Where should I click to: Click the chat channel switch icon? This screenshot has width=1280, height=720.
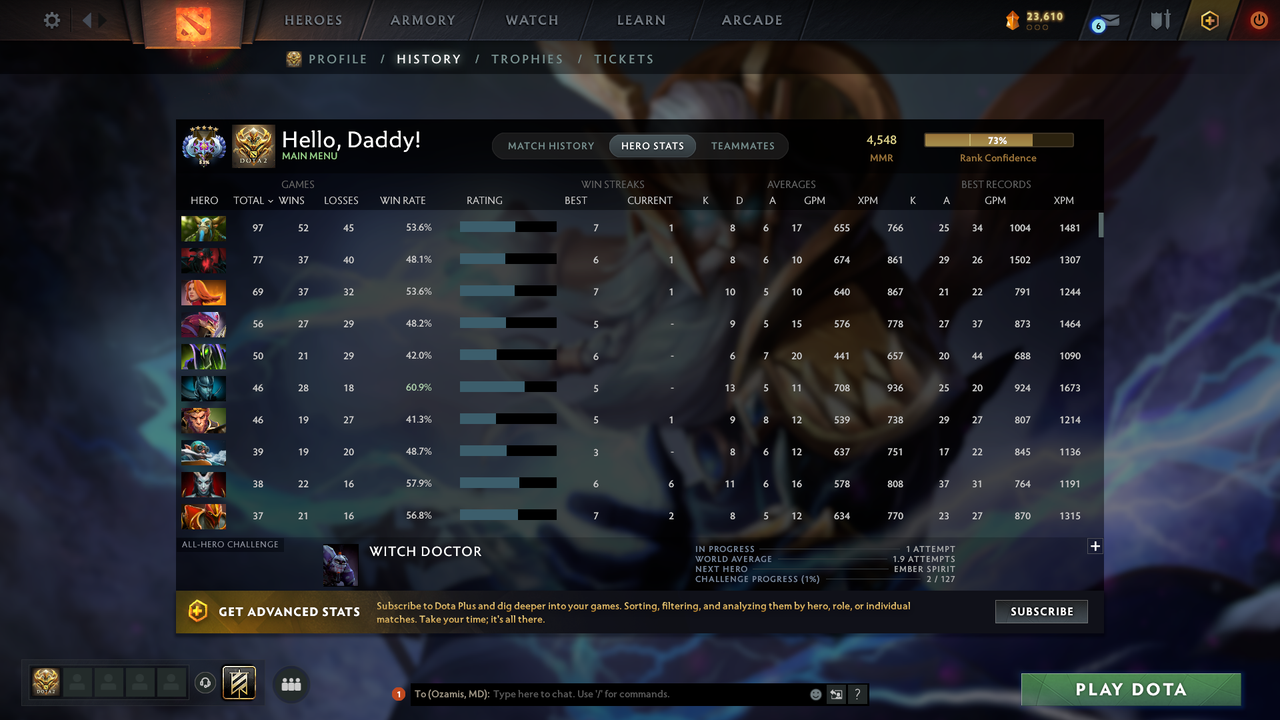pos(837,694)
